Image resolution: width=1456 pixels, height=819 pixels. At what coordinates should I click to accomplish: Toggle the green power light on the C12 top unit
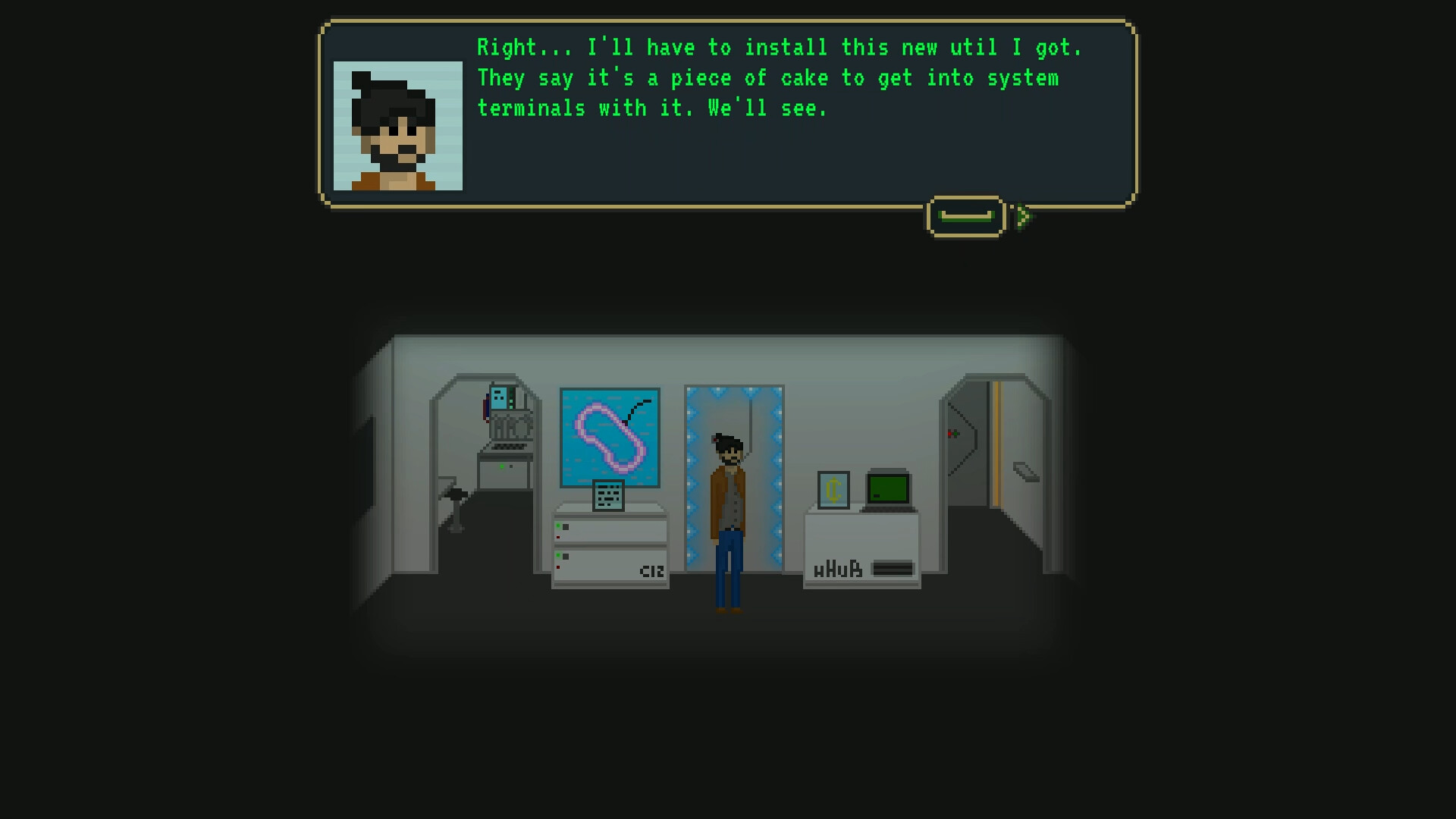click(558, 525)
